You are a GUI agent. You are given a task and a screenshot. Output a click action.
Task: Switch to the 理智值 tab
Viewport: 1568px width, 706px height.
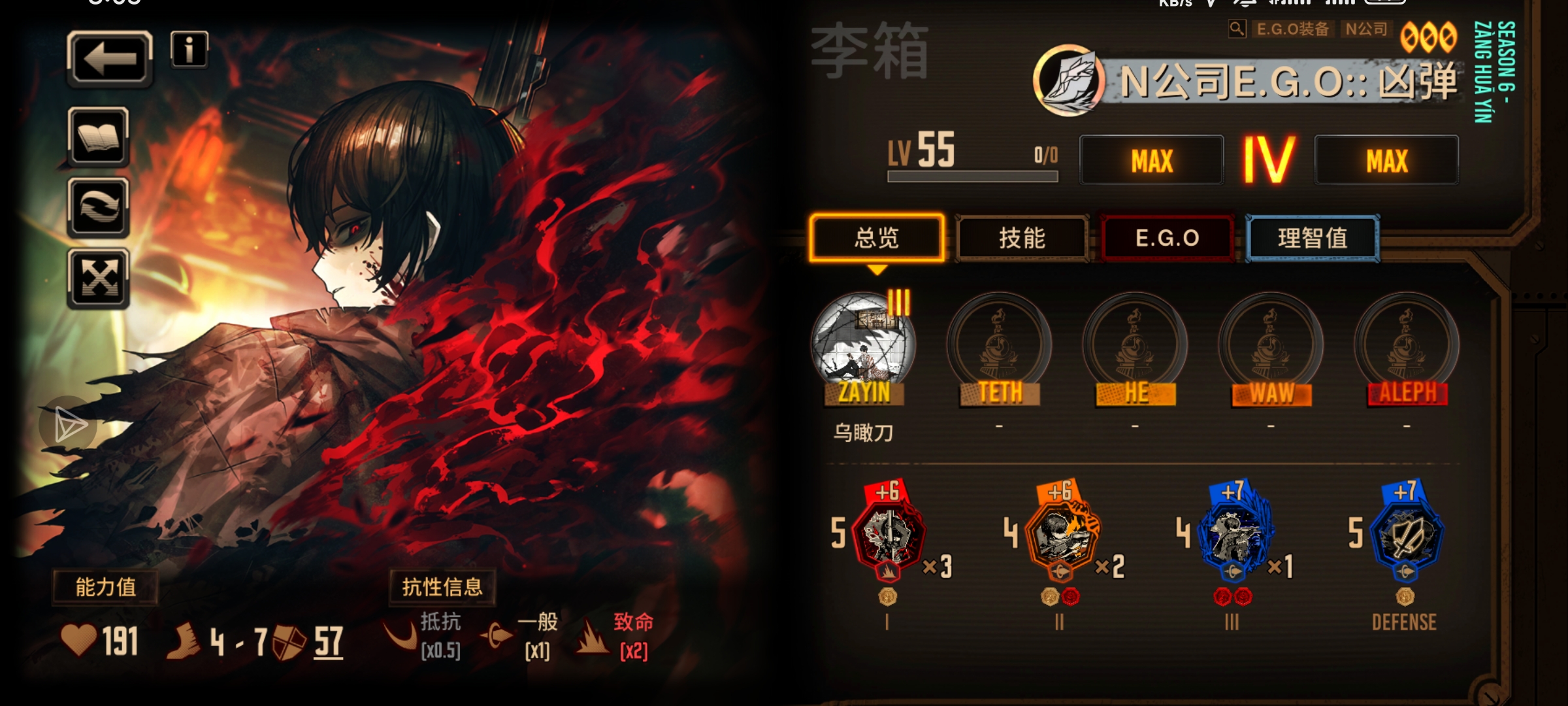coord(1315,239)
